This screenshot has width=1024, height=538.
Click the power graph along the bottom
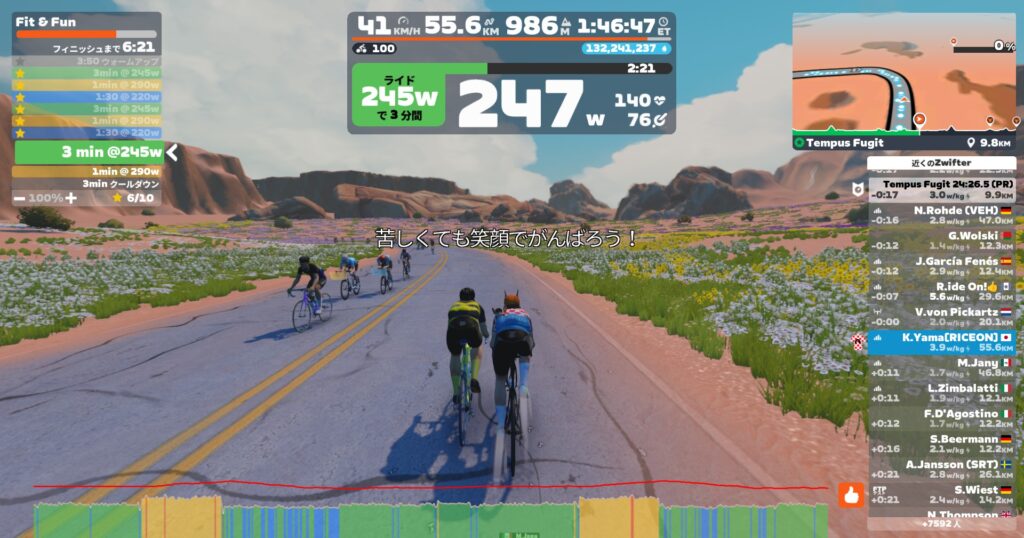[430, 520]
